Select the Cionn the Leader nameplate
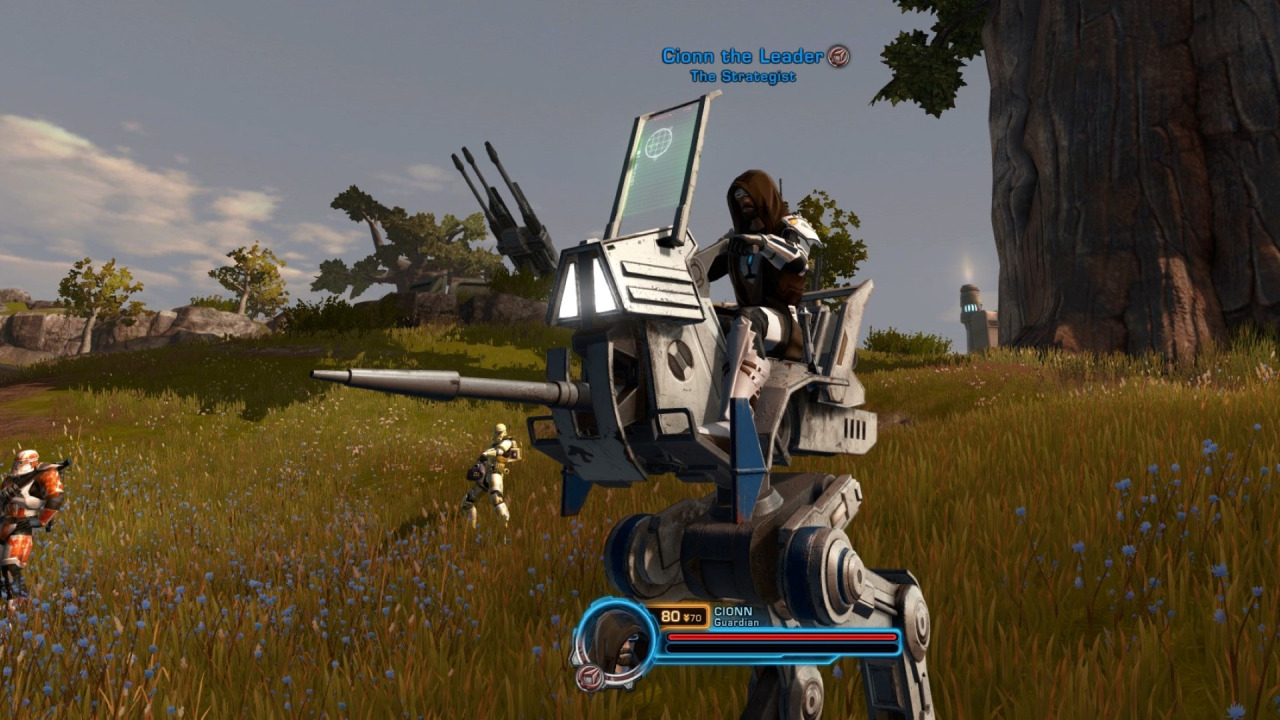The height and width of the screenshot is (720, 1280). 742,56
